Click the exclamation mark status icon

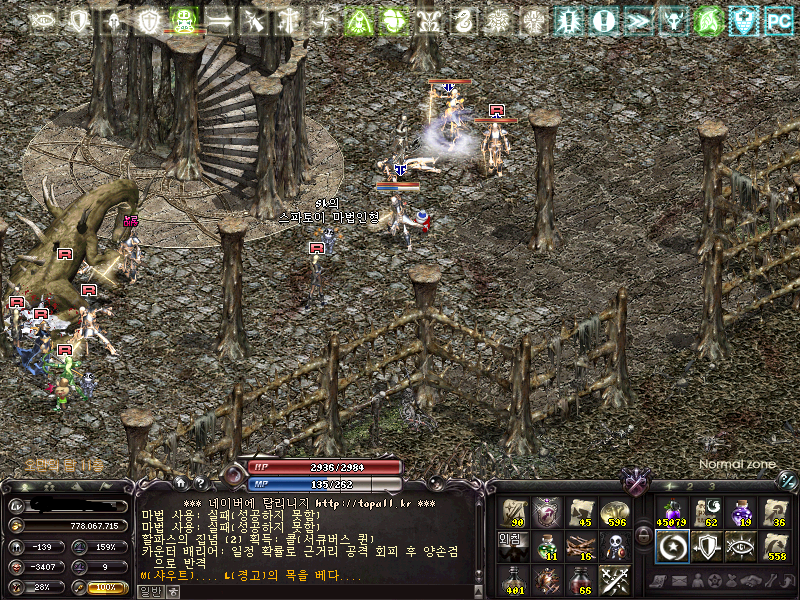coord(602,19)
